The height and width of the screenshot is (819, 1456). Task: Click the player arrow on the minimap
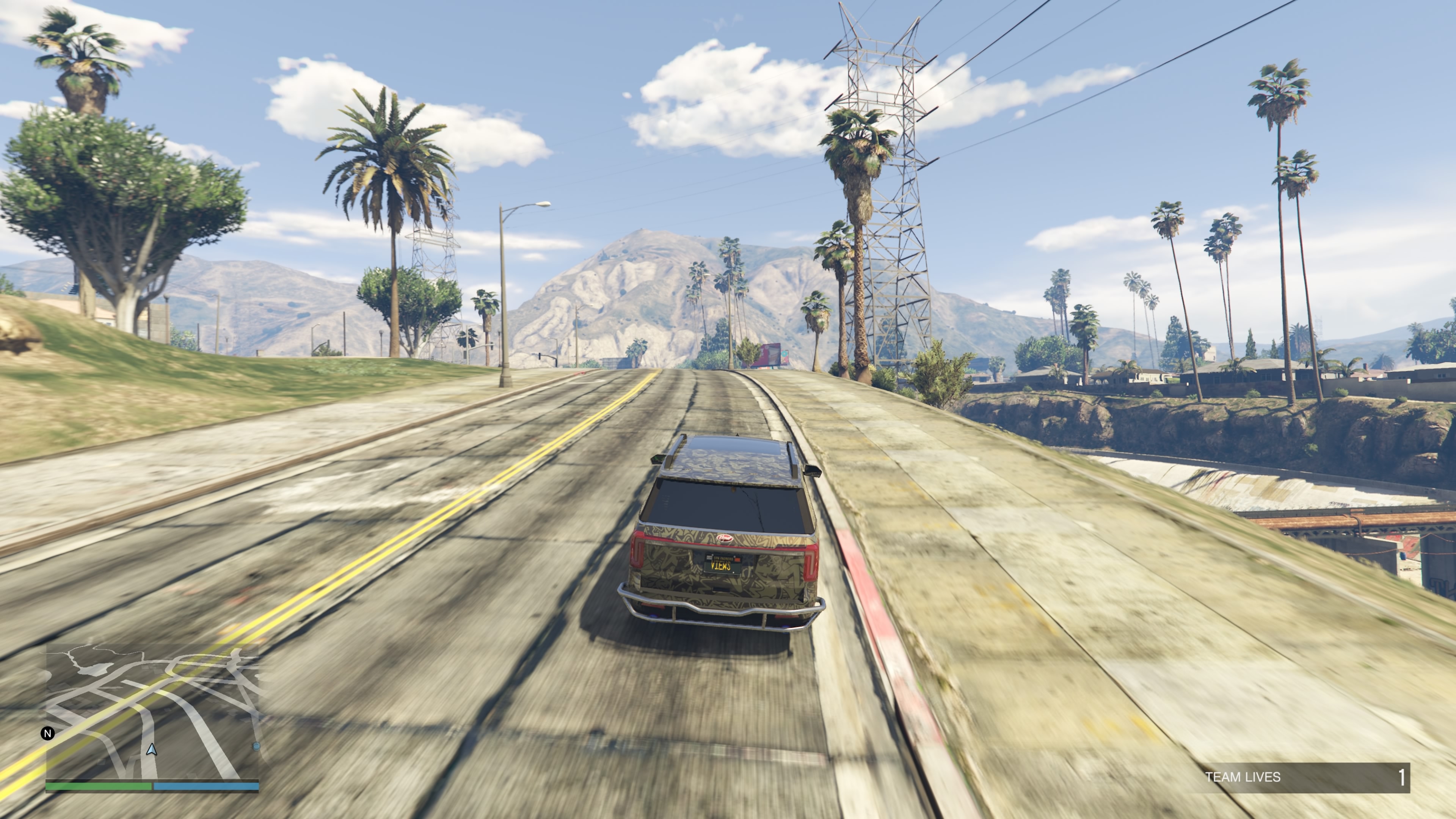pos(152,750)
